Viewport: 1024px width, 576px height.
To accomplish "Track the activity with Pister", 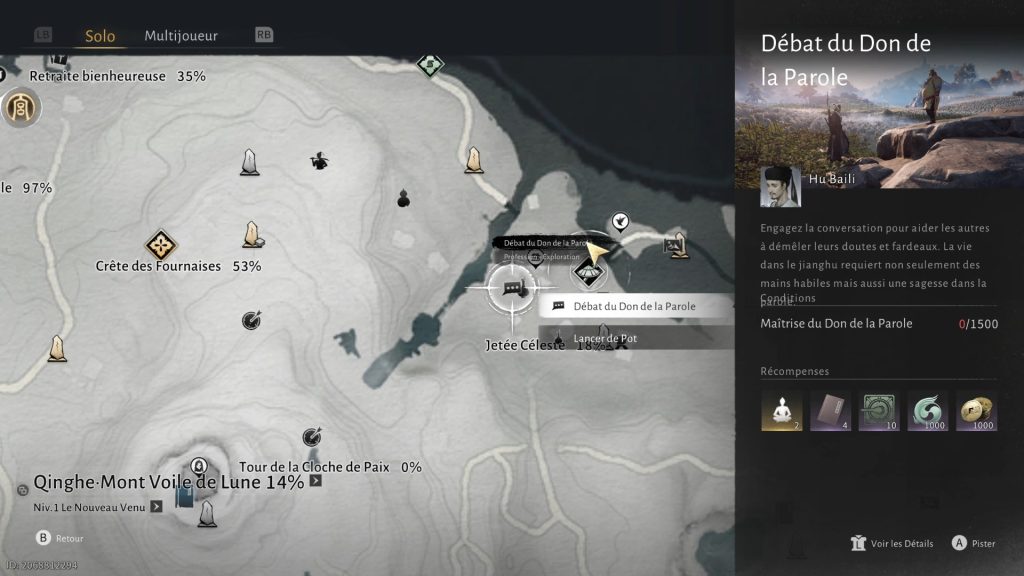I will pos(973,543).
